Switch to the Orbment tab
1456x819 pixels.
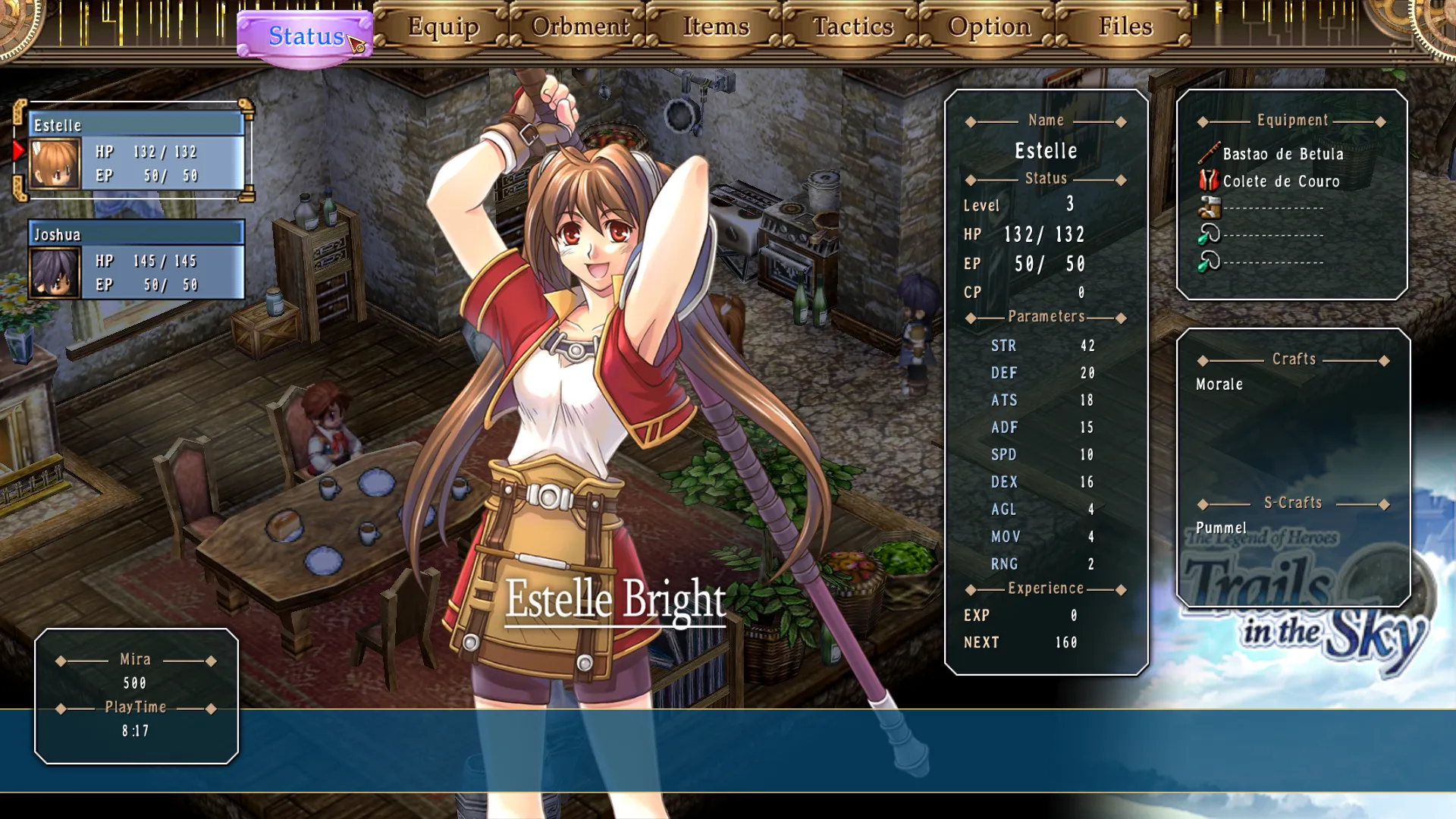pos(579,27)
